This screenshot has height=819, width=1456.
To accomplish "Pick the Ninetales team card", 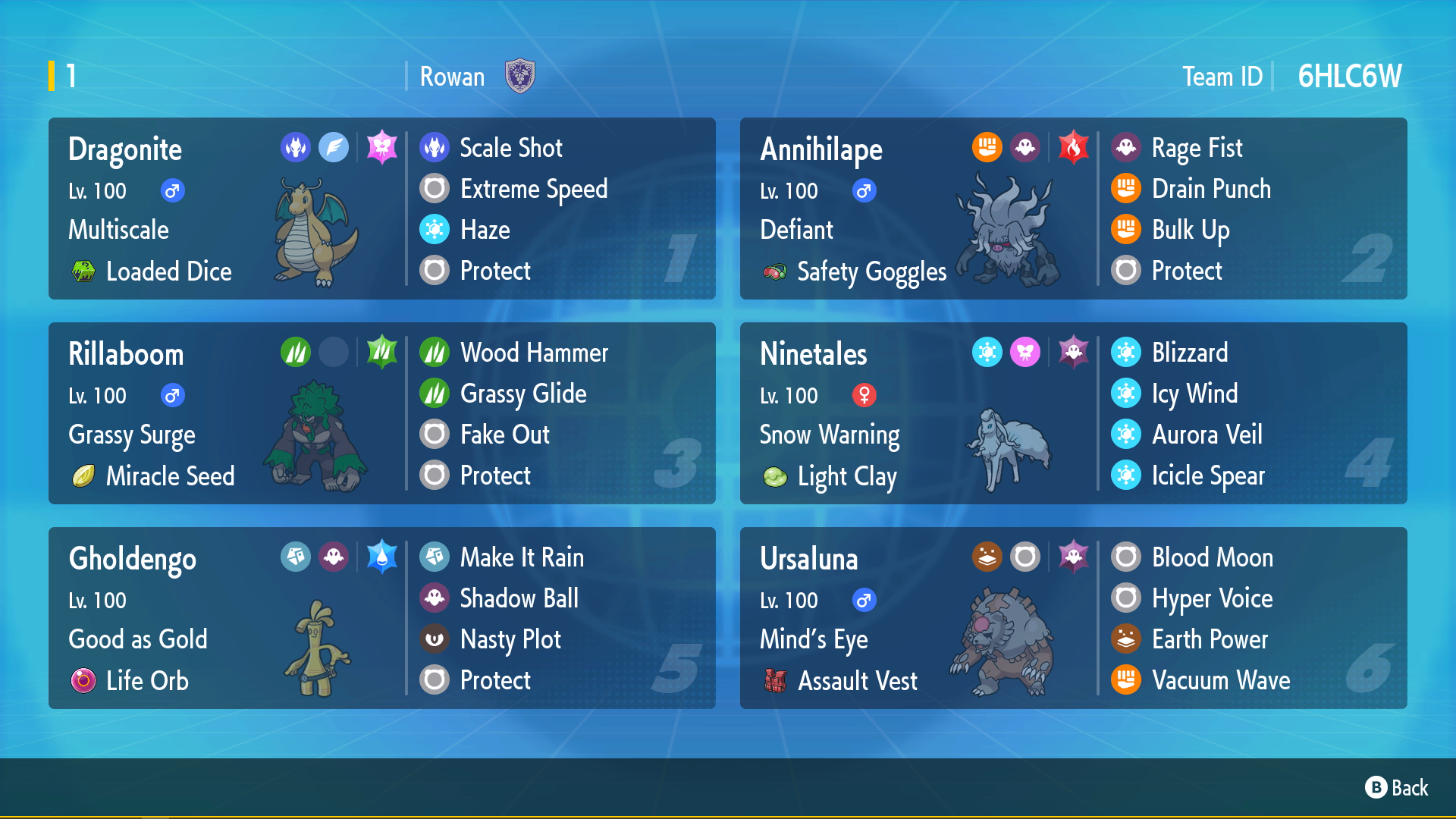I will coord(1073,413).
